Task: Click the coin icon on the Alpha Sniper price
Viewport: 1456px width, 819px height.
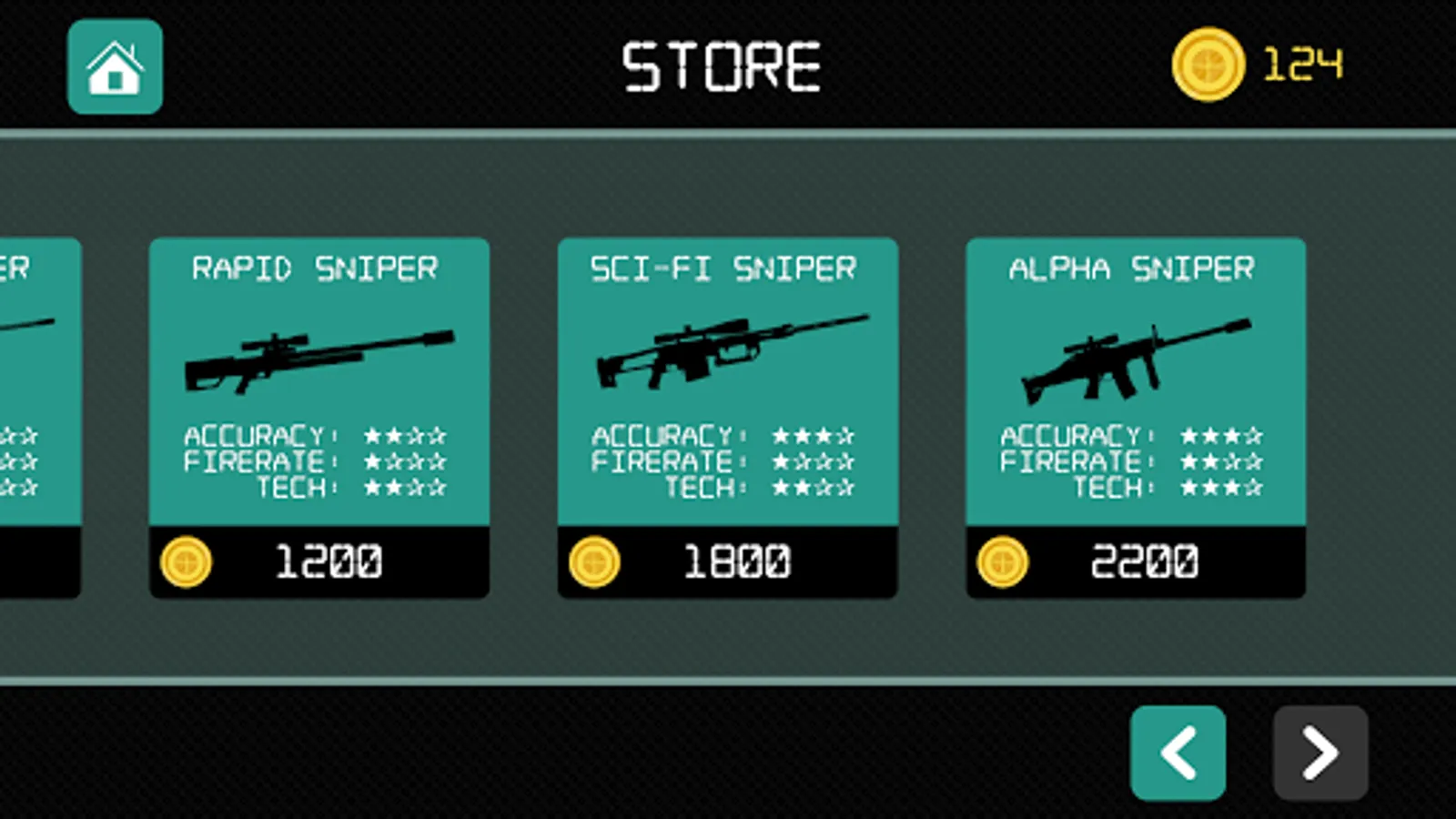Action: 1004,561
